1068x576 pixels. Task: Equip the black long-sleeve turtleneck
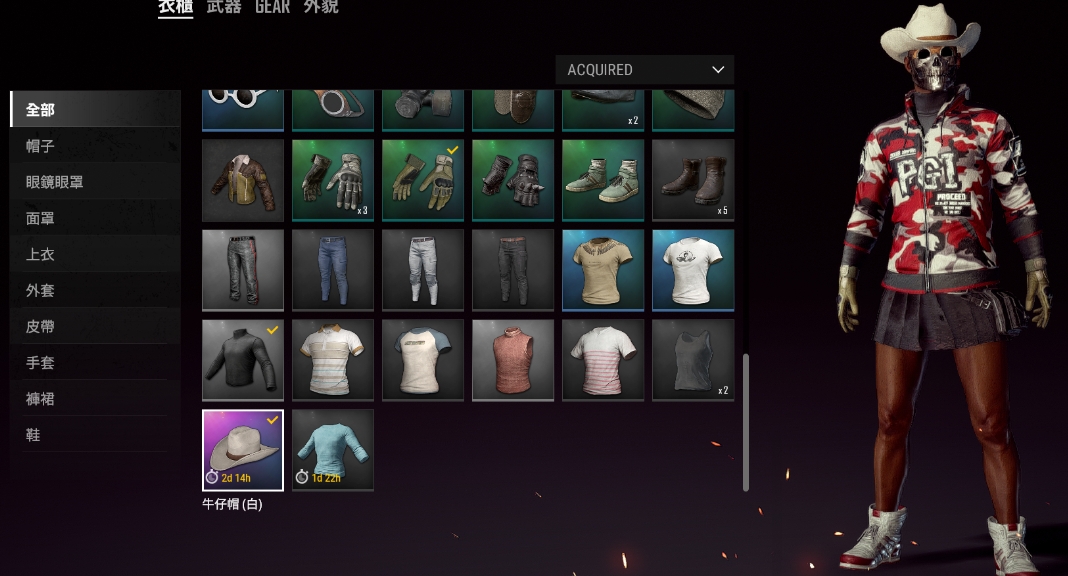[243, 360]
